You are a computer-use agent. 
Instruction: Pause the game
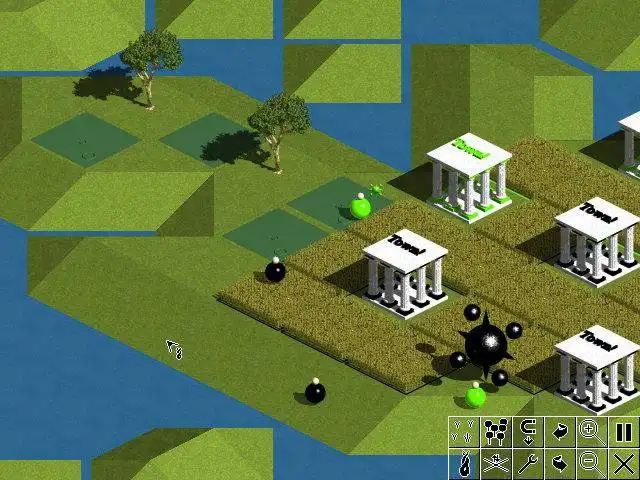[x=623, y=432]
